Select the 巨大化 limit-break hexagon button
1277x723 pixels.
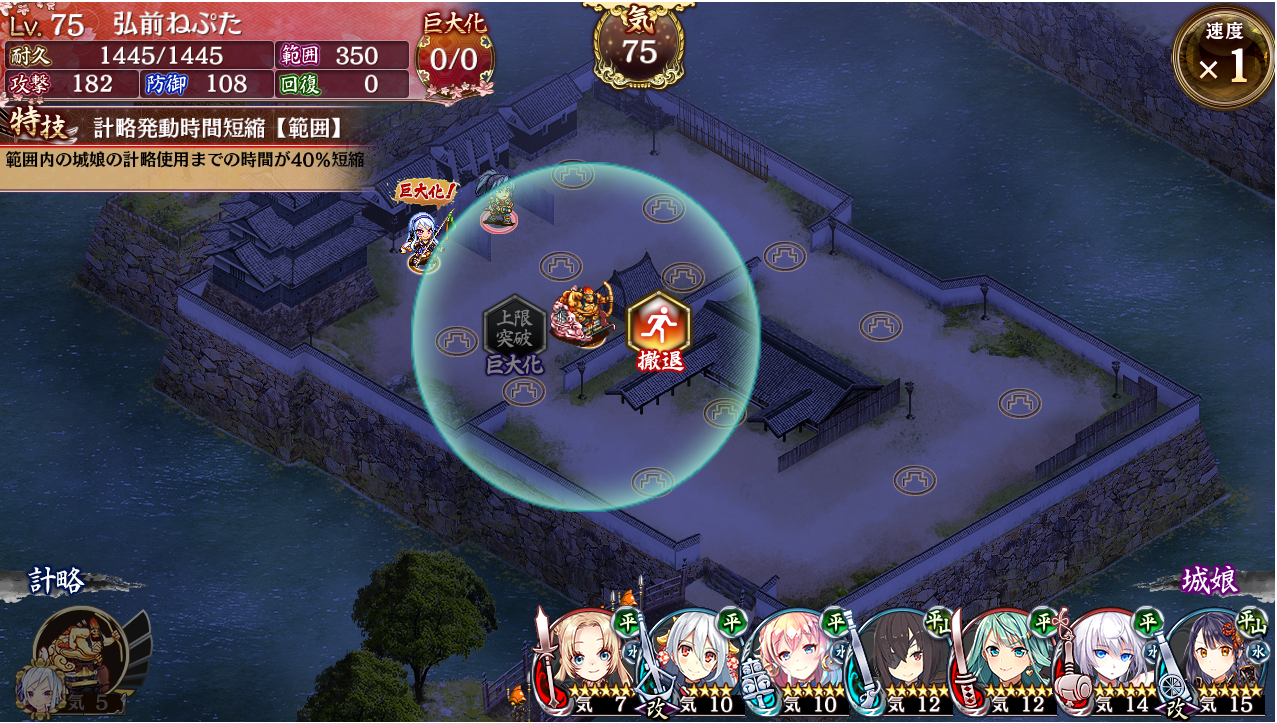[x=514, y=328]
